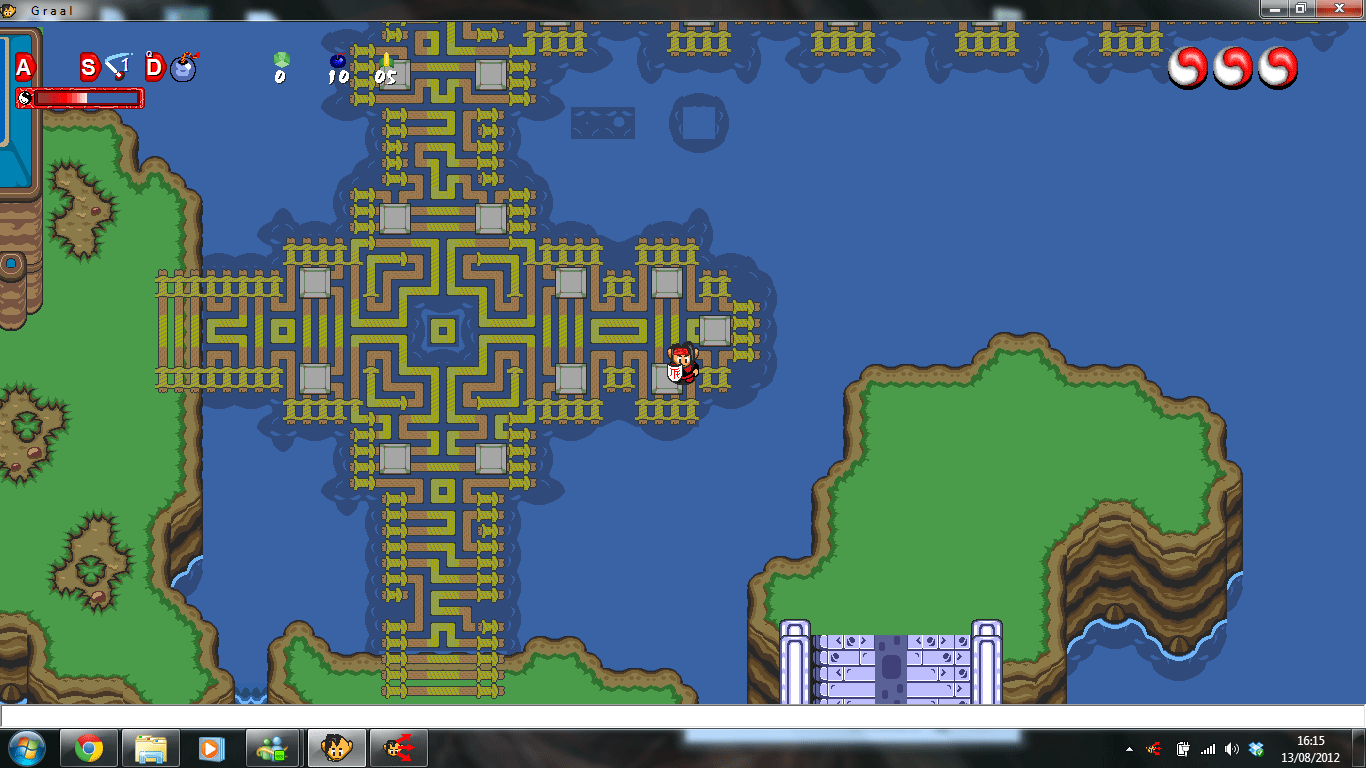Select the sword weapon slot
1366x768 pixels.
pos(118,67)
